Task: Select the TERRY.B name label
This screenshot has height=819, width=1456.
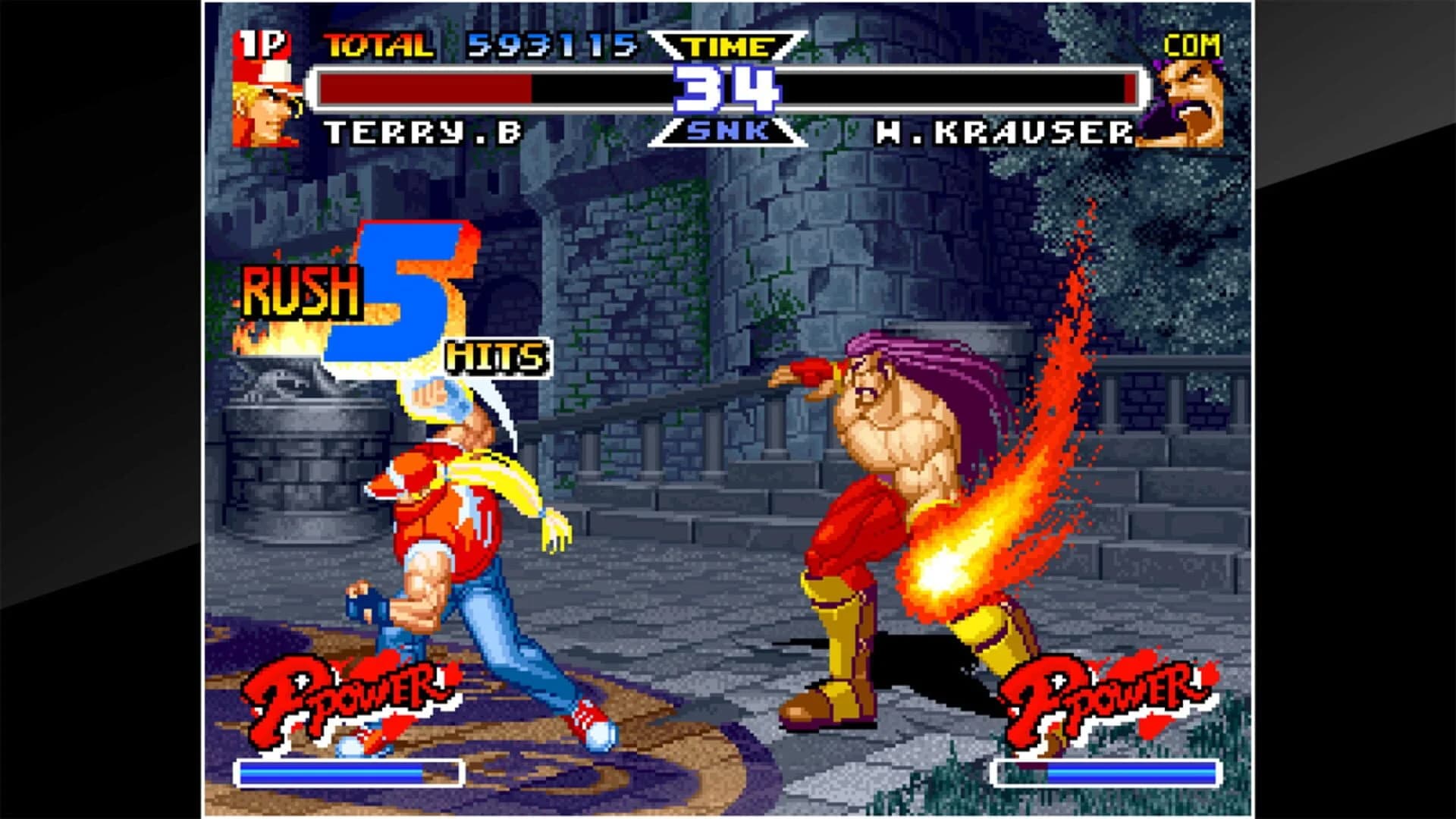Action: pos(421,133)
